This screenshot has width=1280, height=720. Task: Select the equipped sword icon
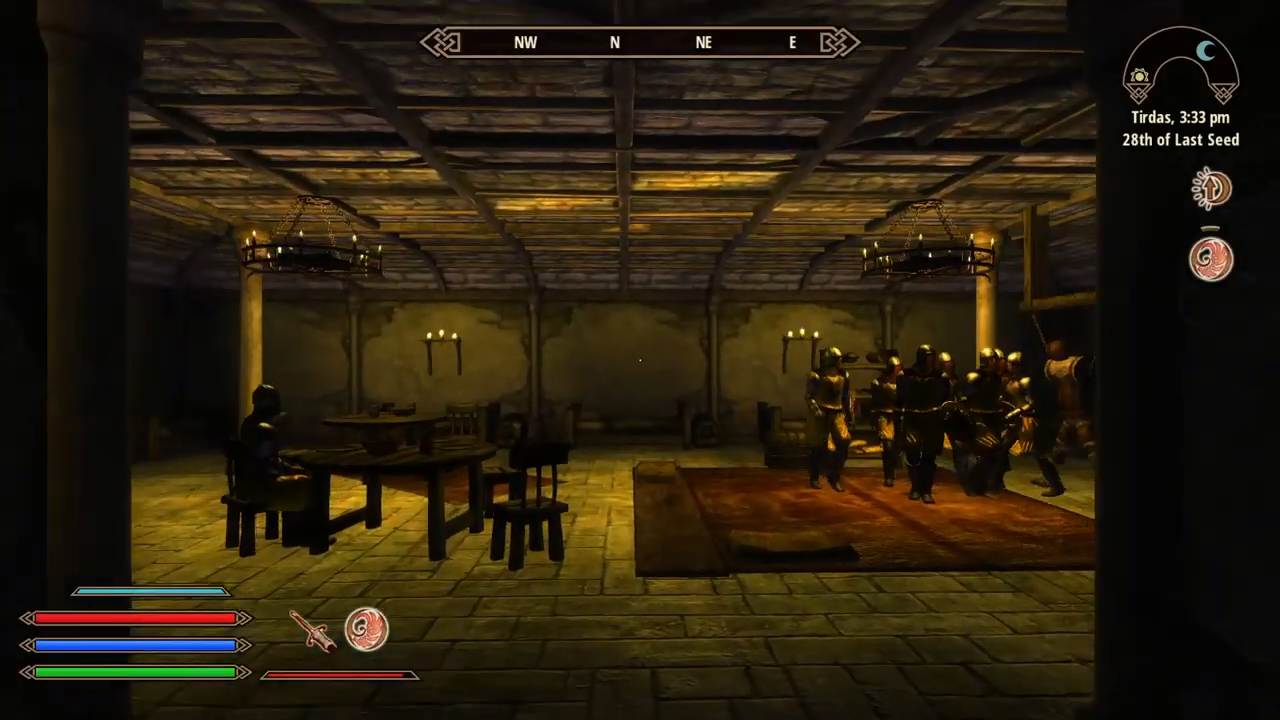pos(312,630)
